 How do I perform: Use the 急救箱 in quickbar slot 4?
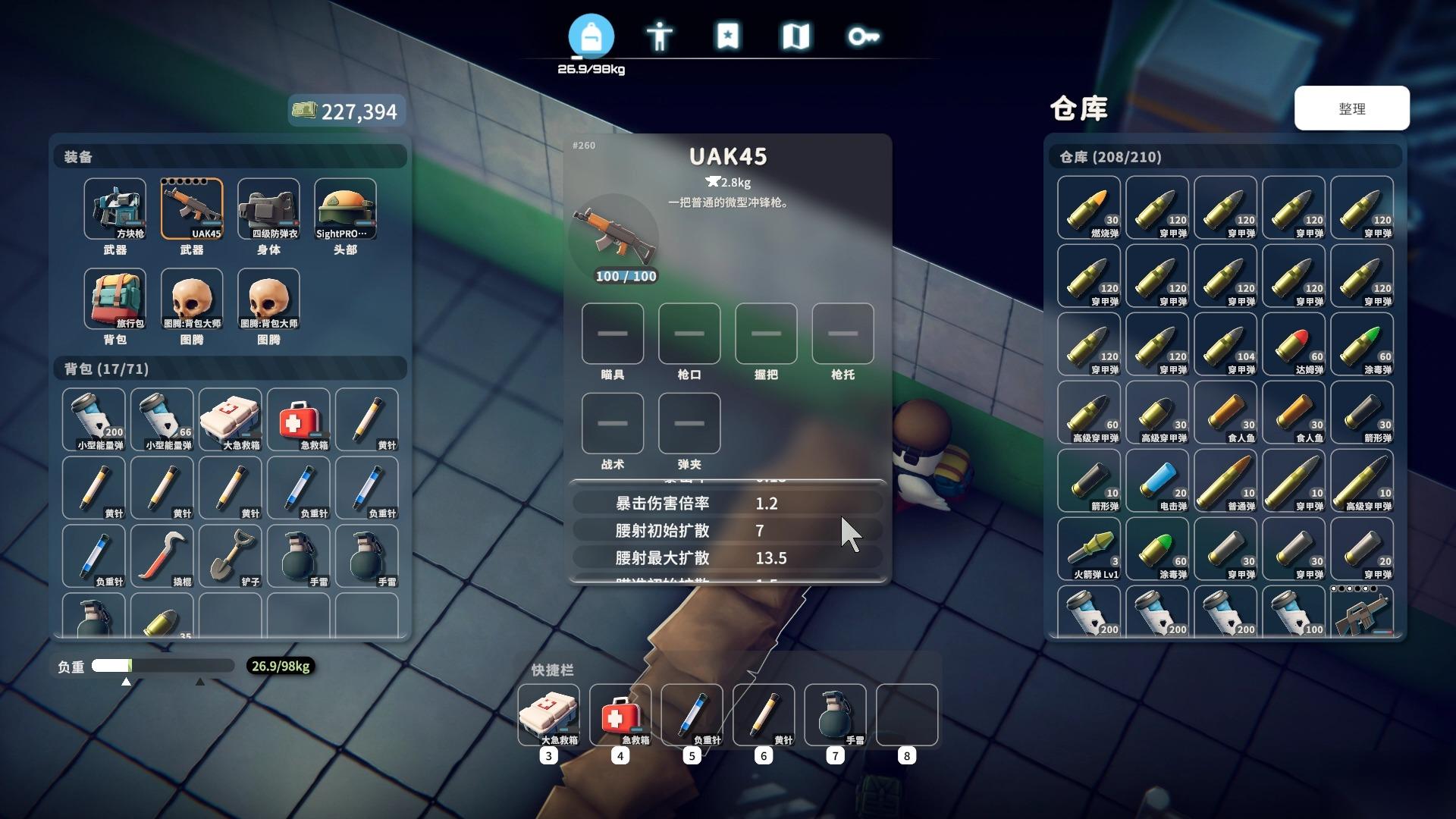click(x=620, y=715)
